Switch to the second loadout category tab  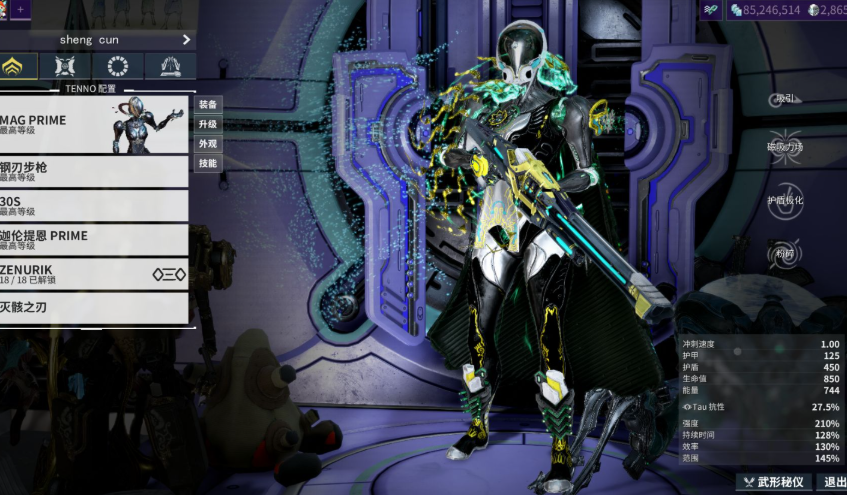click(x=65, y=67)
